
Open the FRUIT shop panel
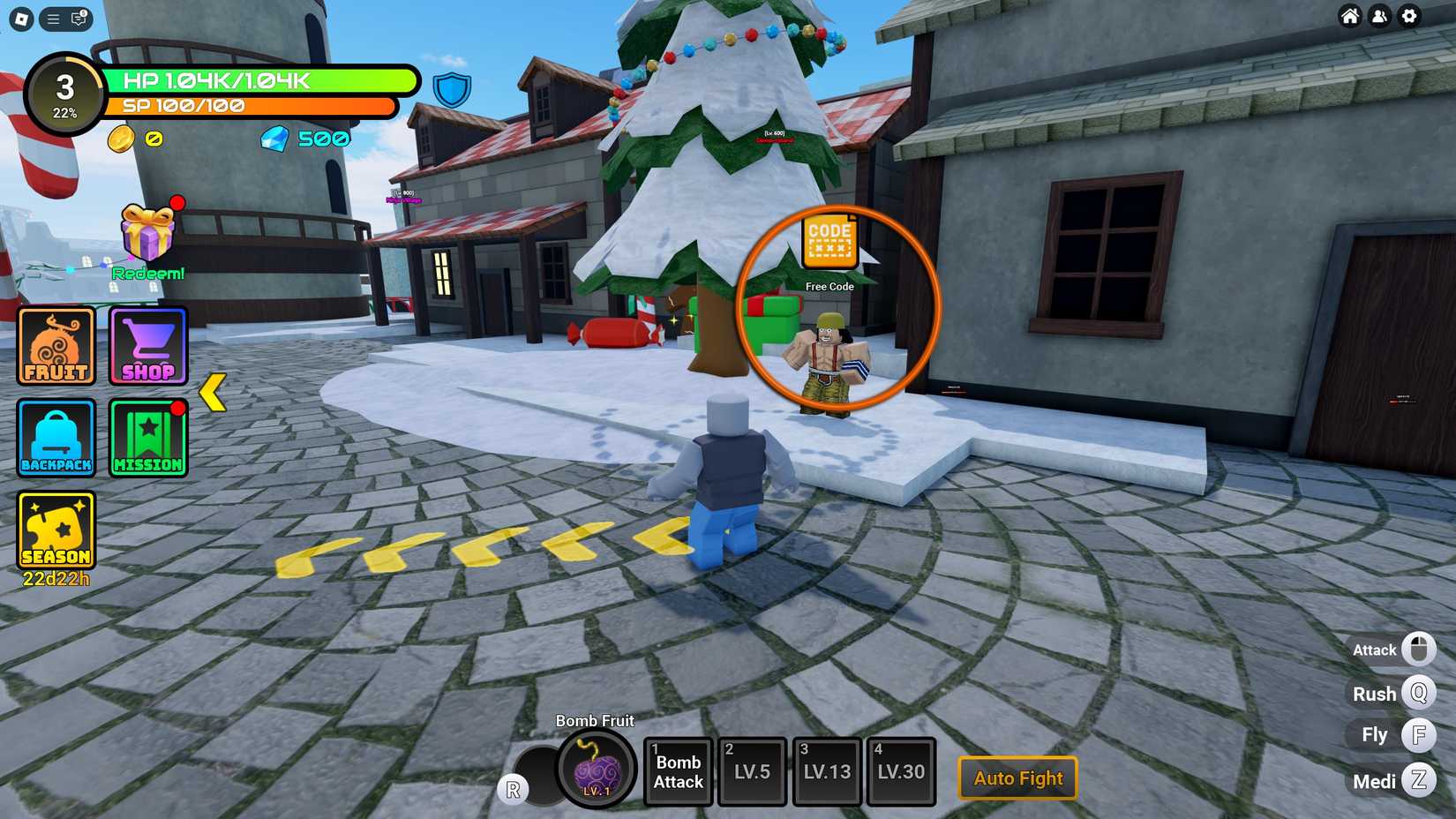[56, 345]
